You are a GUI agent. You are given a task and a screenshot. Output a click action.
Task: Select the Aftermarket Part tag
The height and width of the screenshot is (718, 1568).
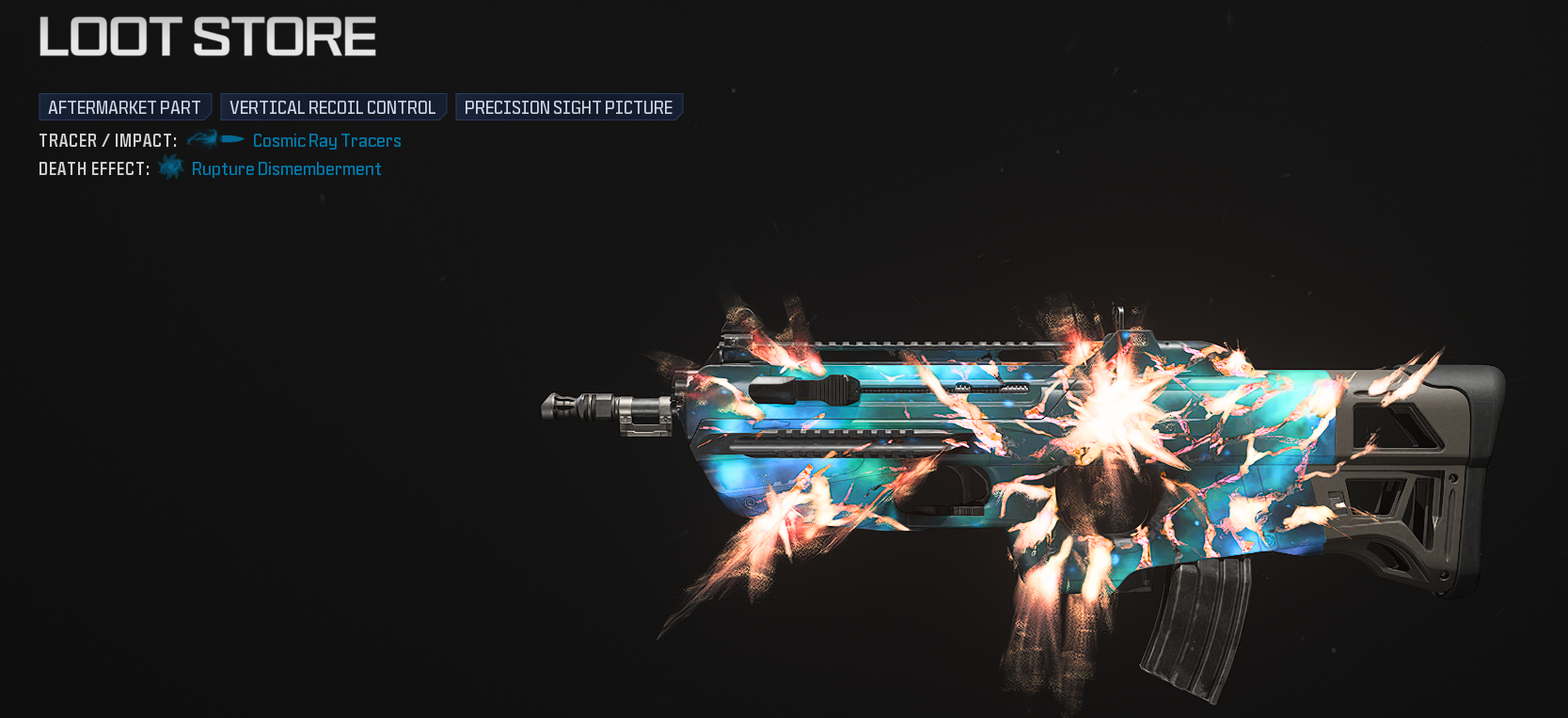(x=124, y=107)
